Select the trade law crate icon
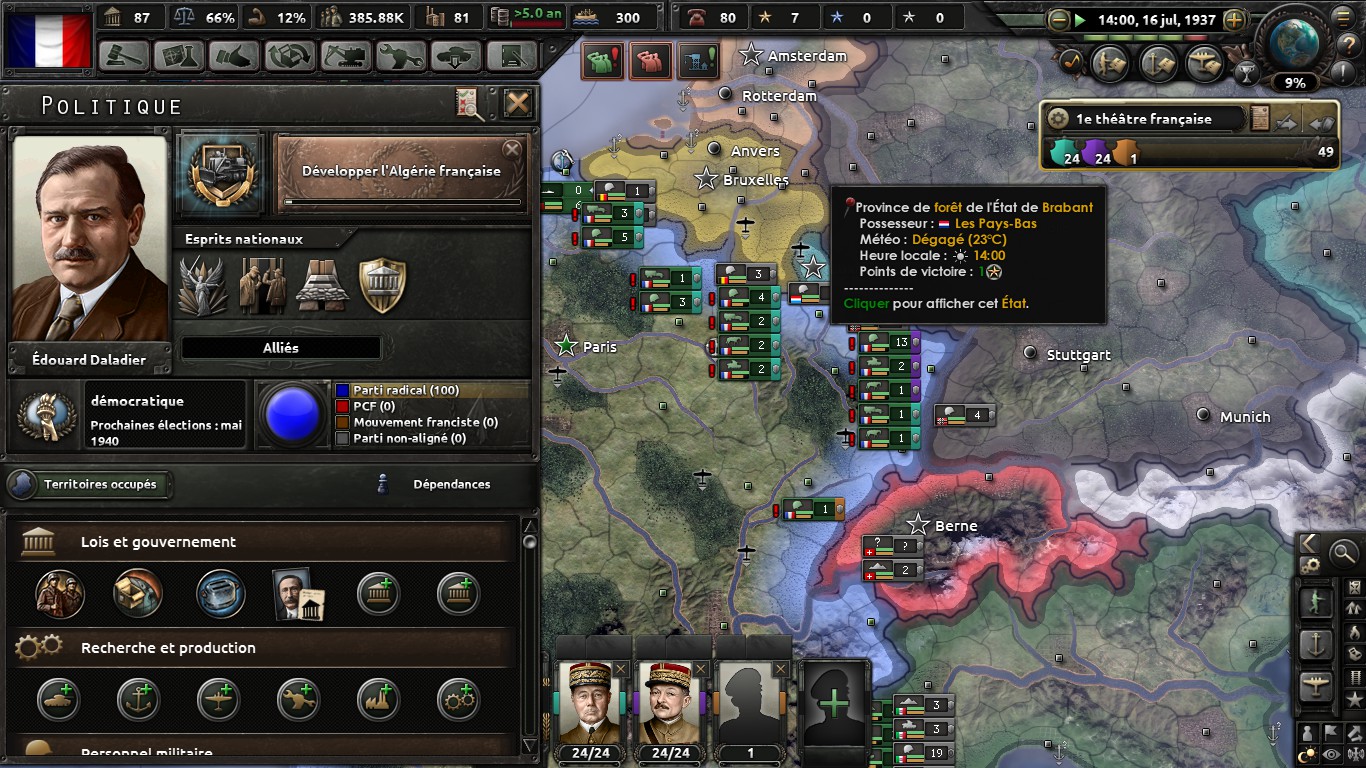 click(x=138, y=593)
